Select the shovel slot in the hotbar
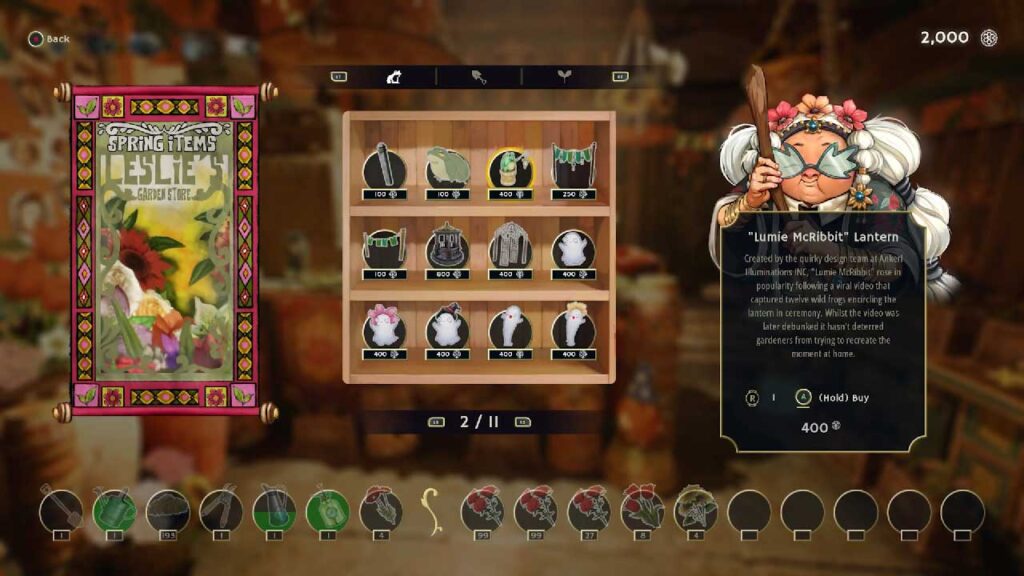 (x=61, y=511)
